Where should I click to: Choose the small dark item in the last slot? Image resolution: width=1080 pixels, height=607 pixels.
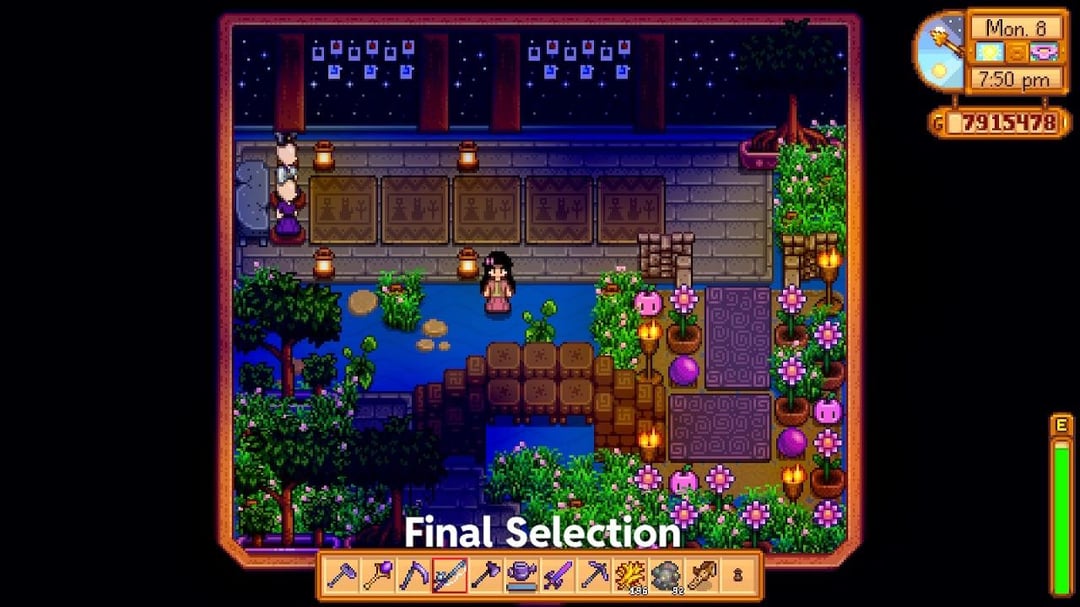point(738,575)
